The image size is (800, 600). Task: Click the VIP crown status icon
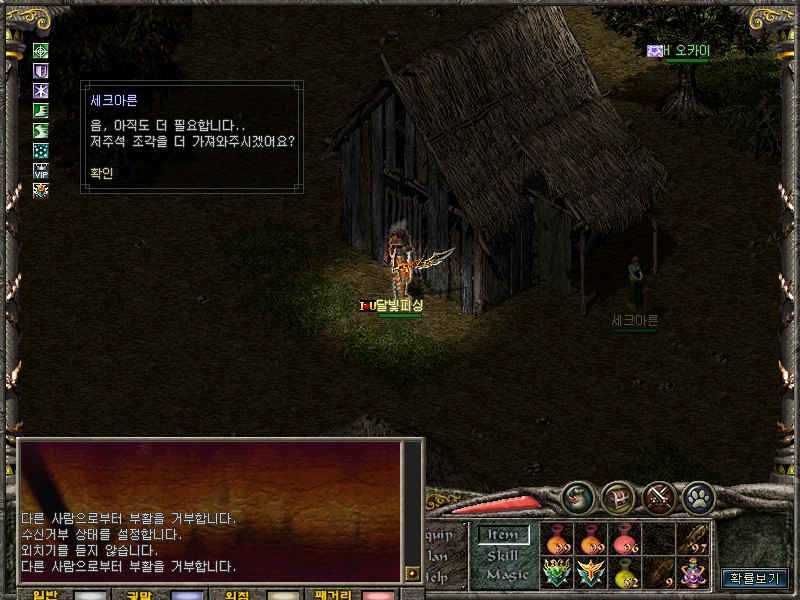[x=41, y=170]
